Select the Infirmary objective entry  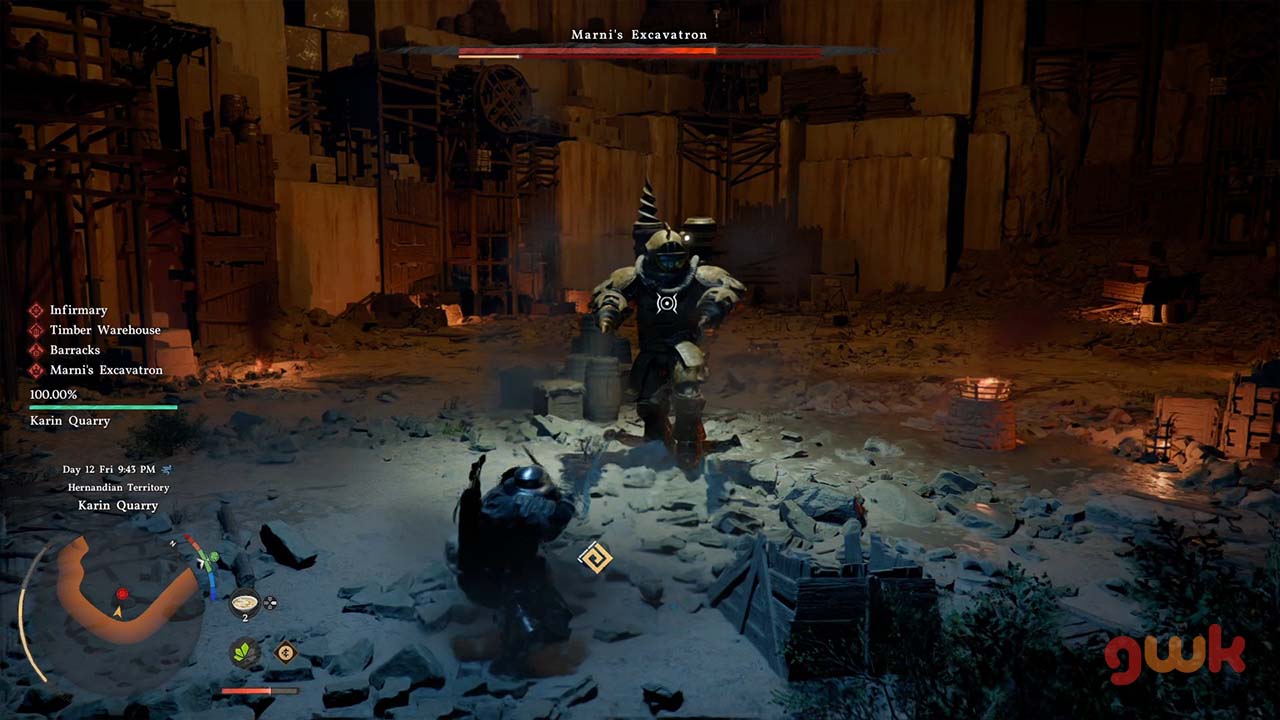[78, 310]
